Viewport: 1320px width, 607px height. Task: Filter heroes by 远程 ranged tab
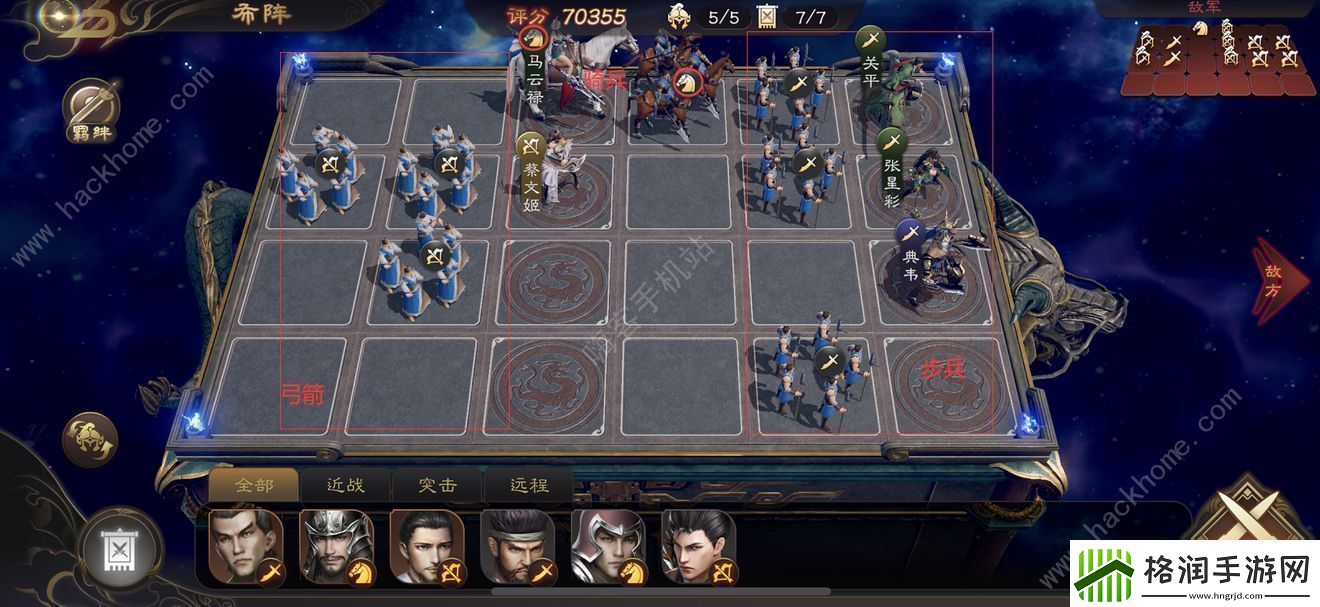click(529, 485)
